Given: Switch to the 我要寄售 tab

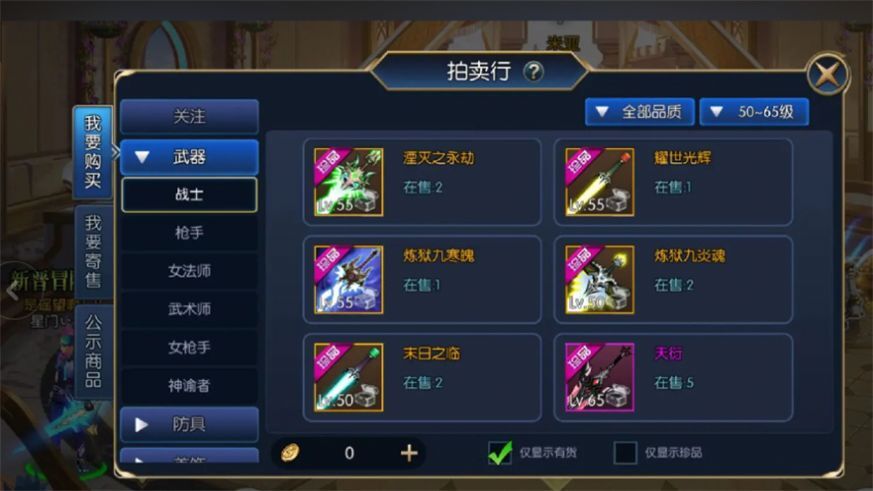Looking at the screenshot, I should tap(93, 252).
